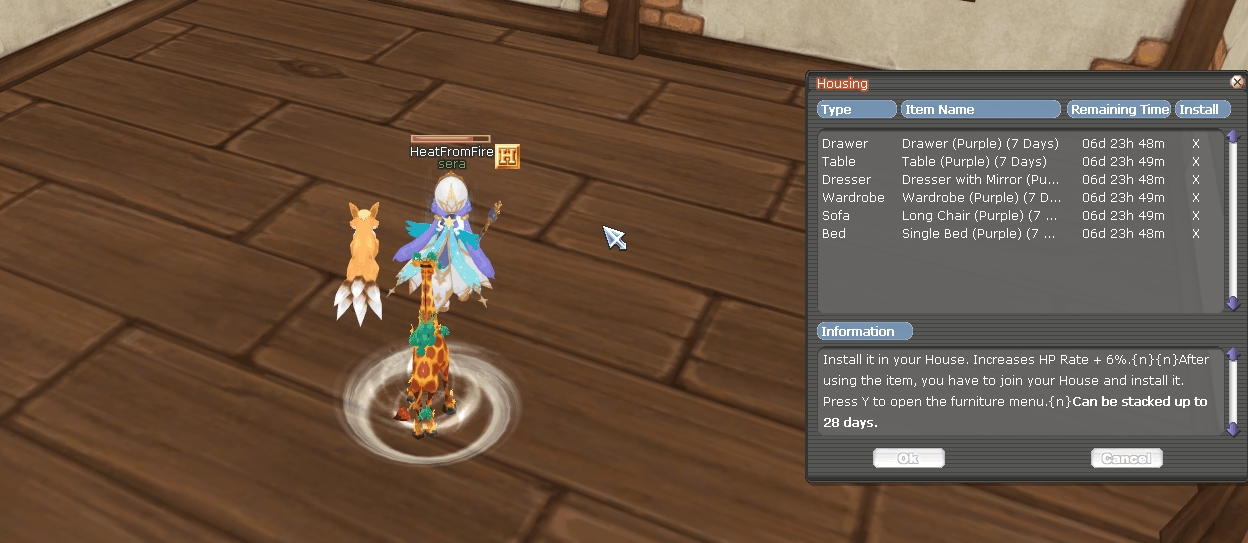Select the Wardrobe (Purple) furniture row

coord(979,198)
